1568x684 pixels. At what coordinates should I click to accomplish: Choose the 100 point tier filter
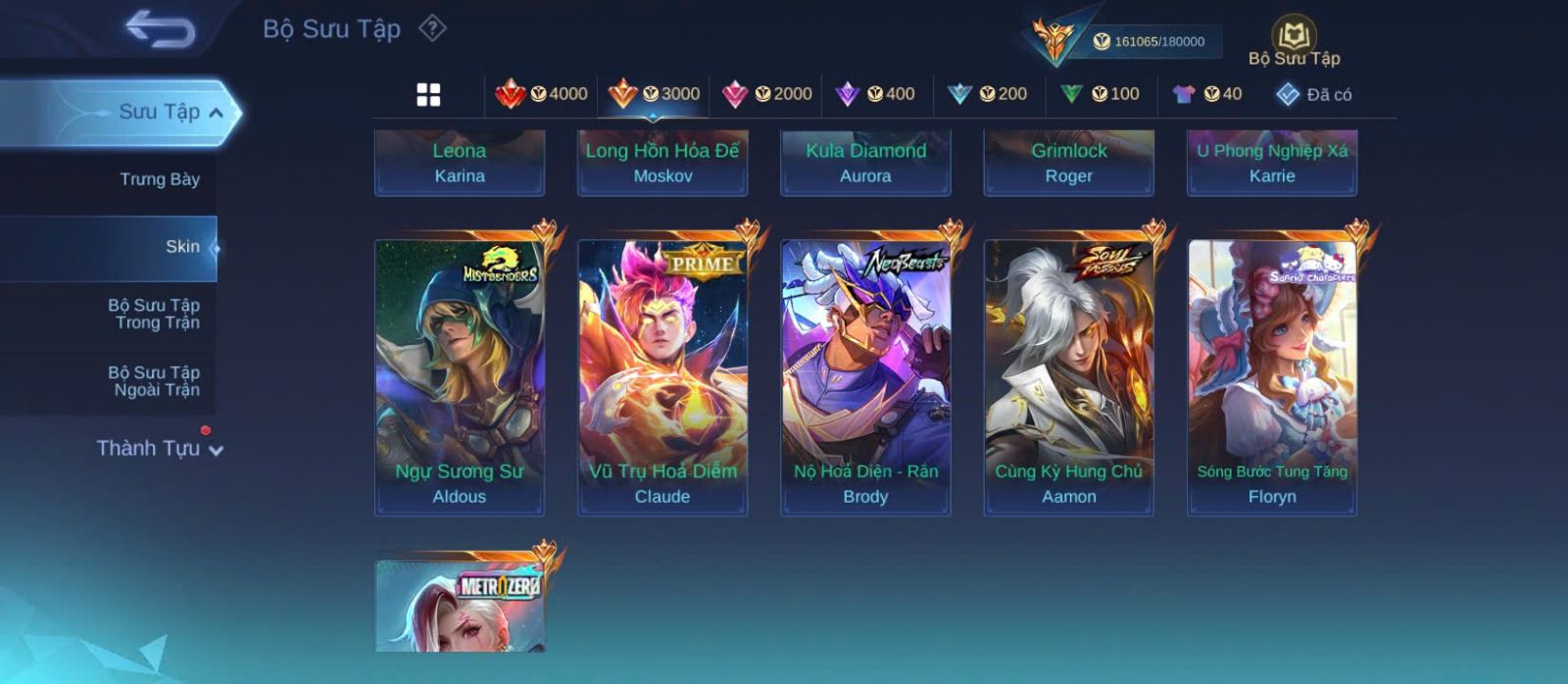click(x=1101, y=94)
